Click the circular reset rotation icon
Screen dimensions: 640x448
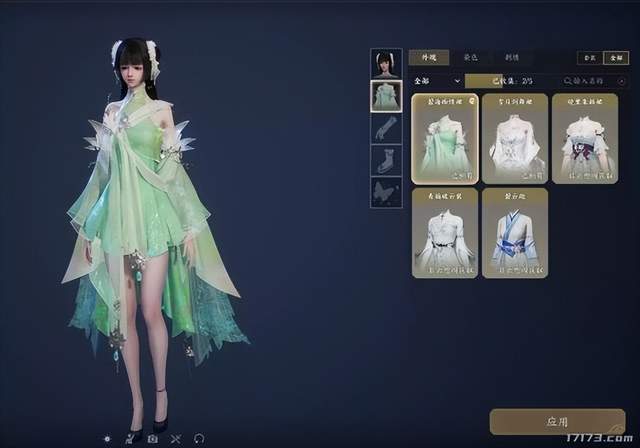coord(199,438)
